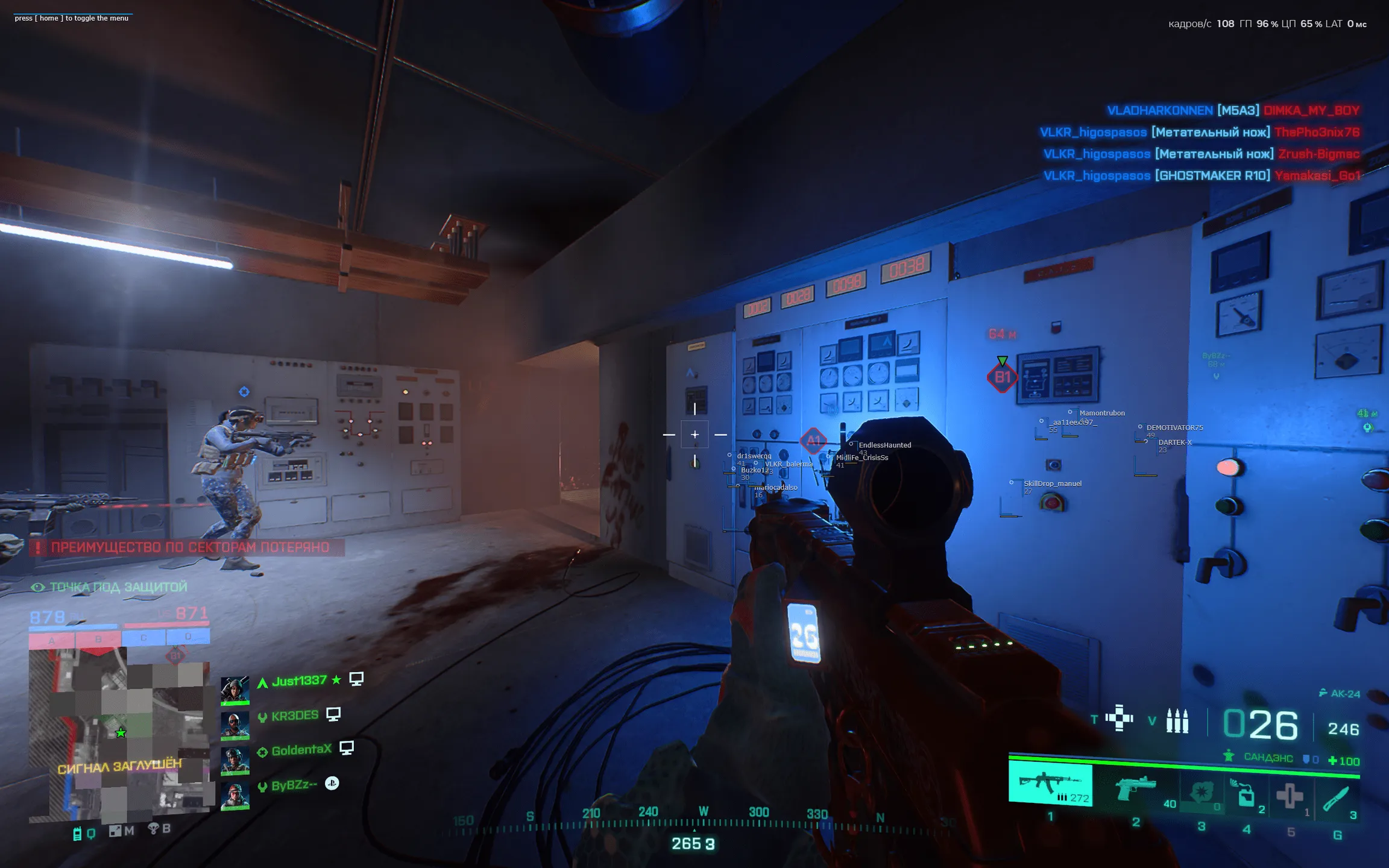Select sector D on the minimap sector bar

pos(187,637)
